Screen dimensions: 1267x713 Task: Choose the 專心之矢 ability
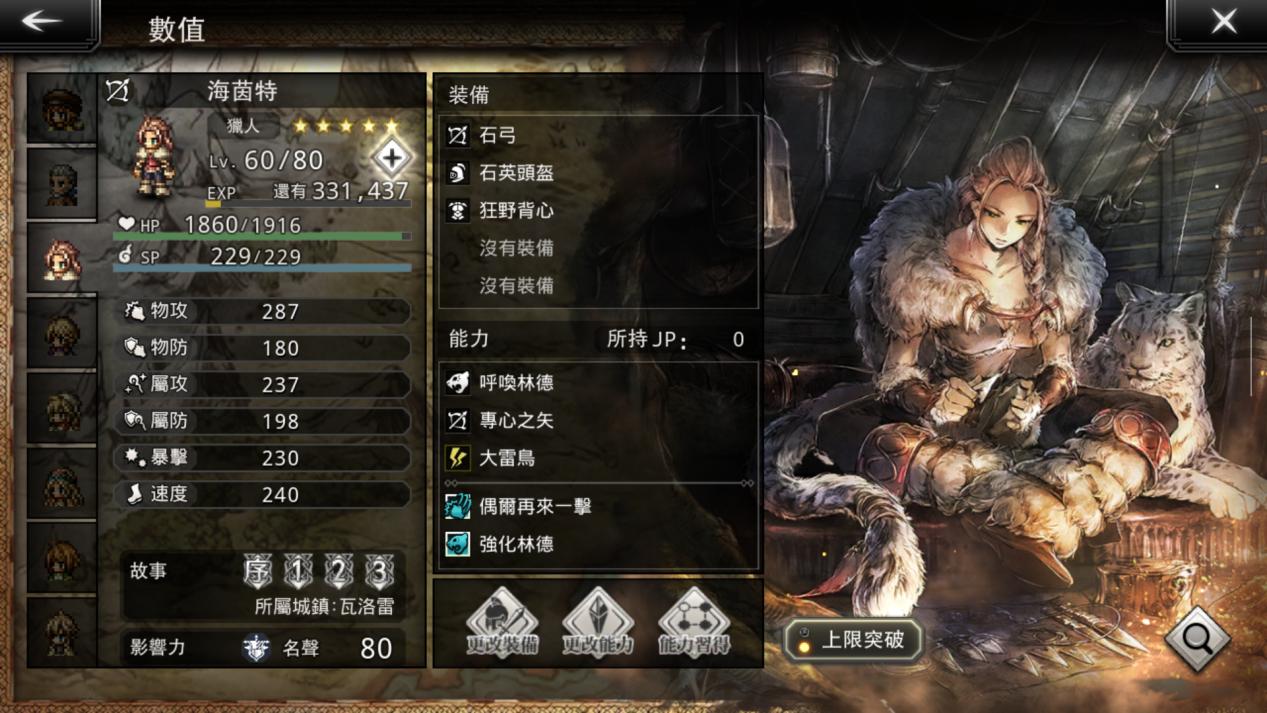coord(598,420)
